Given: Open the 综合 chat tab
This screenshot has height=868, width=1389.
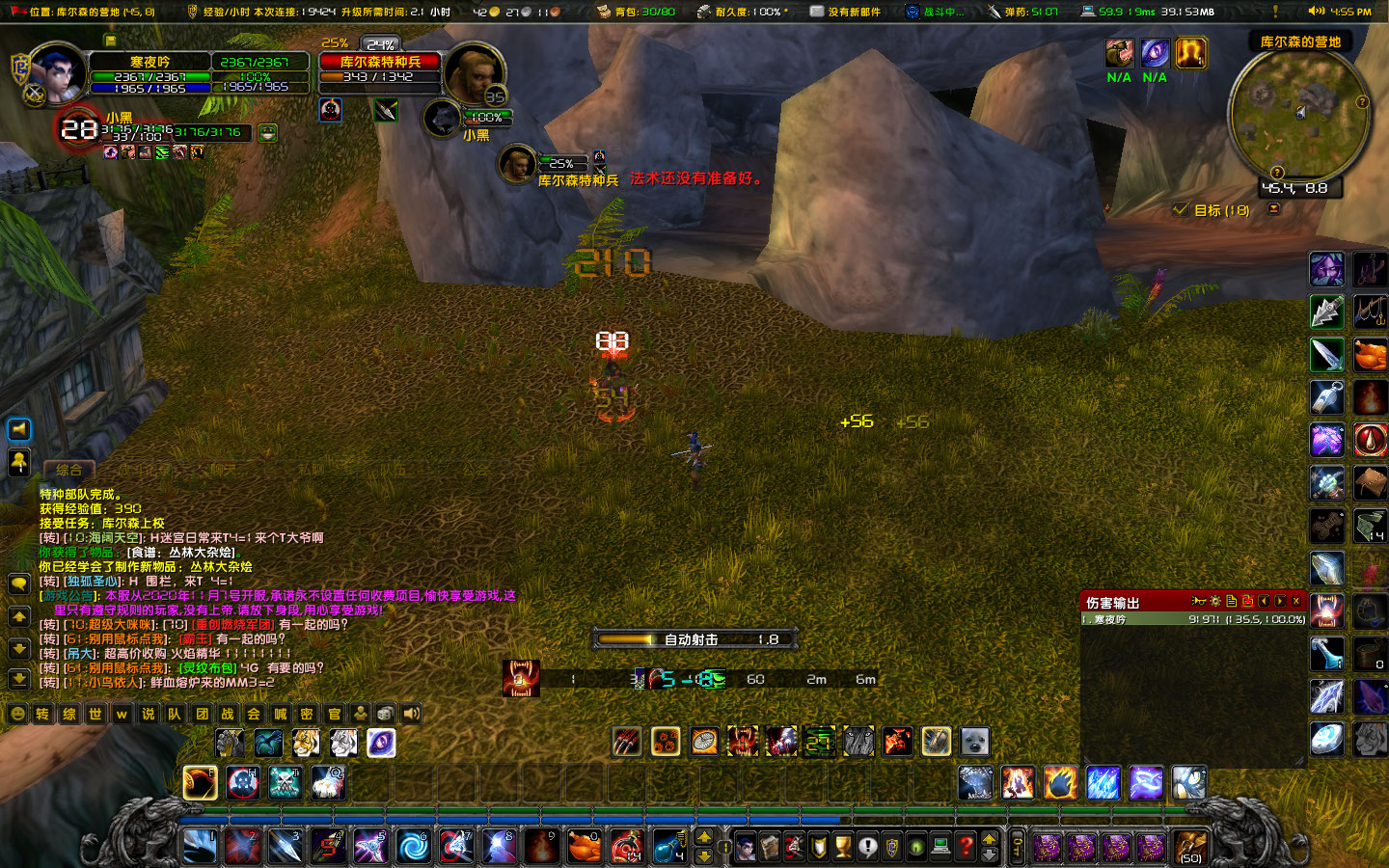Looking at the screenshot, I should click(68, 471).
